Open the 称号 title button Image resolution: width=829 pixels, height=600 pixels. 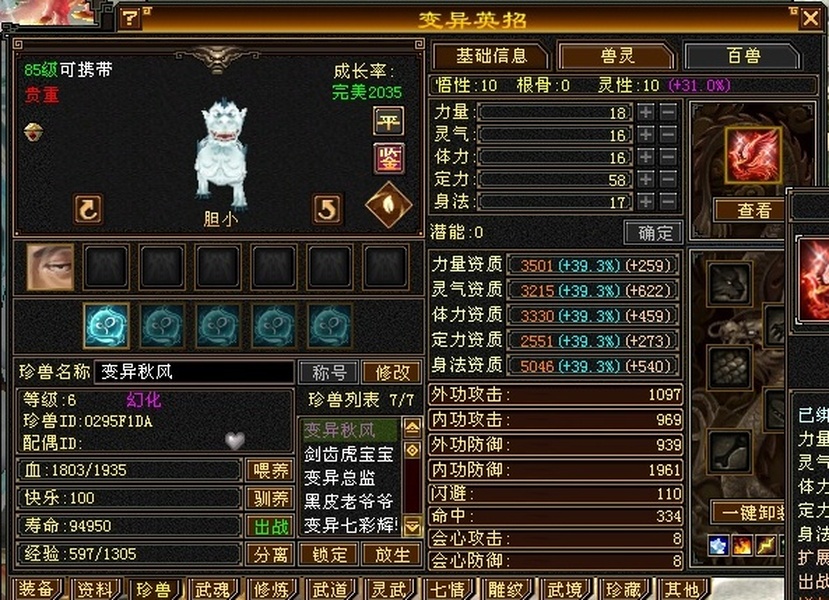[329, 373]
